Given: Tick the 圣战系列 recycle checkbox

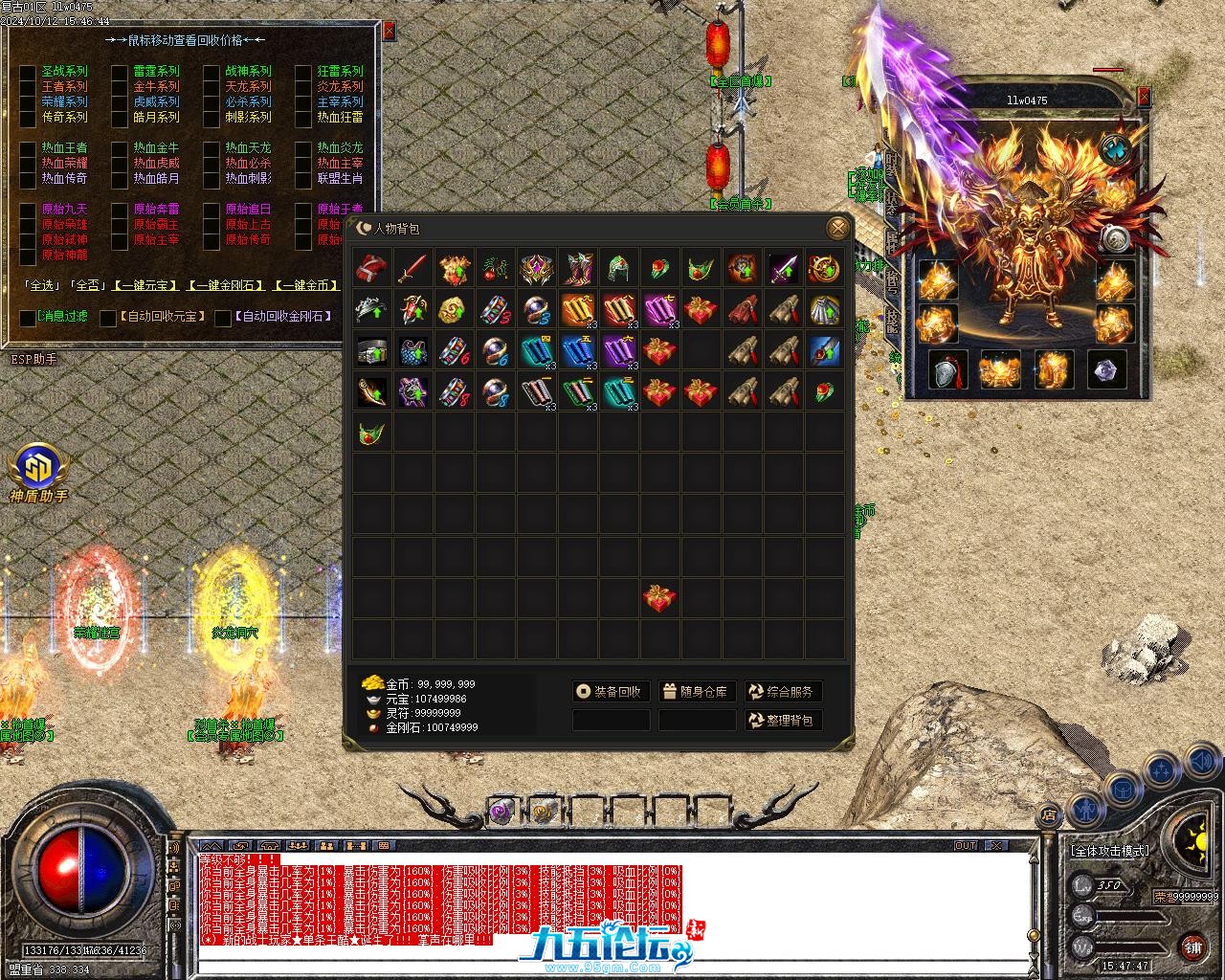Looking at the screenshot, I should click(28, 72).
